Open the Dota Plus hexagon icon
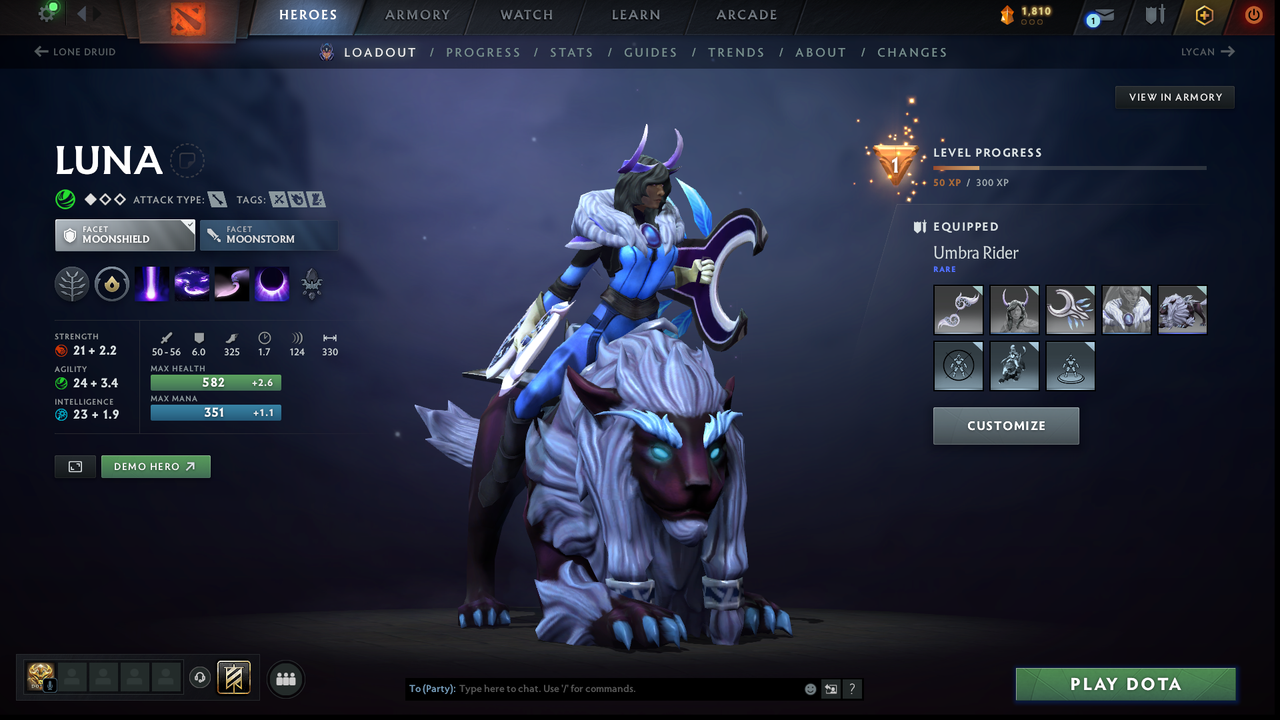Image resolution: width=1280 pixels, height=720 pixels. click(x=1203, y=15)
